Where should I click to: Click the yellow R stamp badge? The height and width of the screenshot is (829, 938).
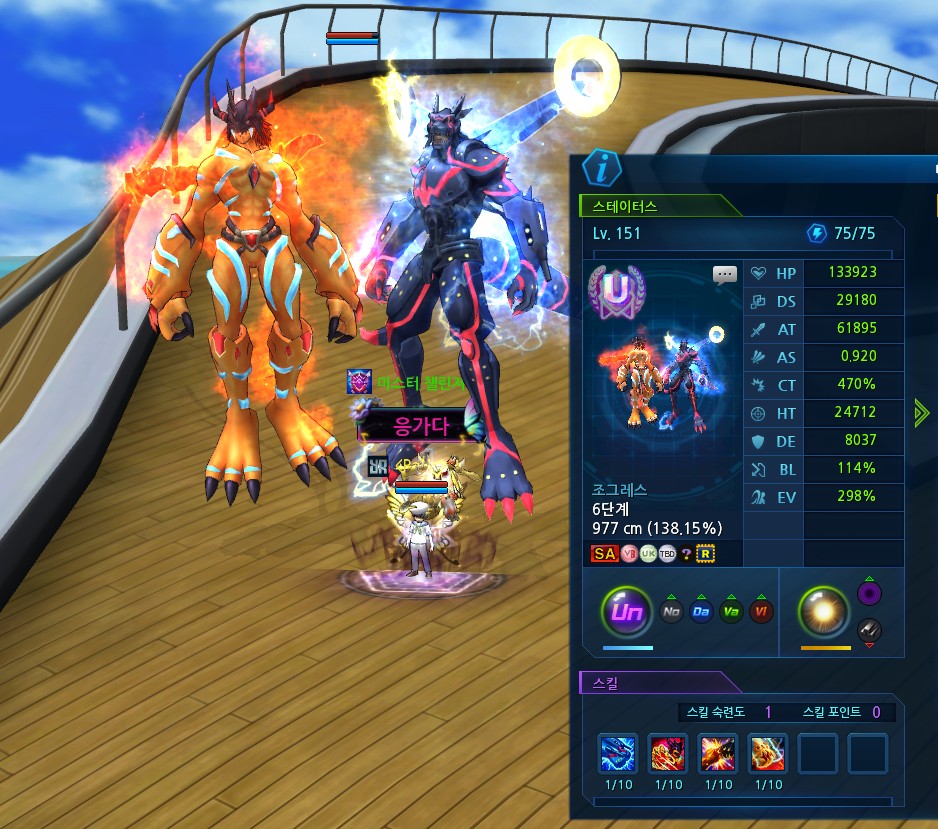click(x=706, y=553)
